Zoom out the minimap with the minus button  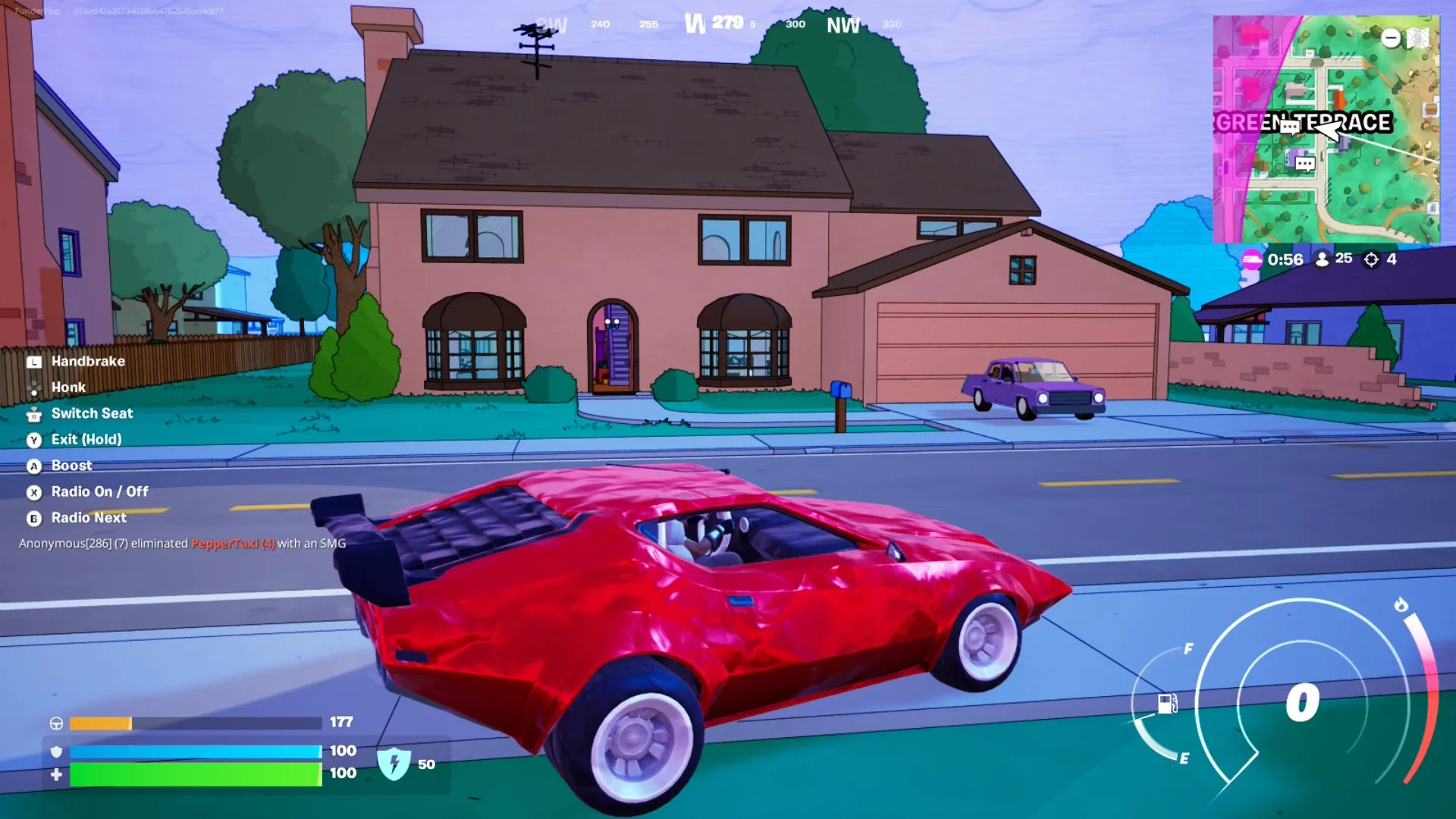point(1391,38)
